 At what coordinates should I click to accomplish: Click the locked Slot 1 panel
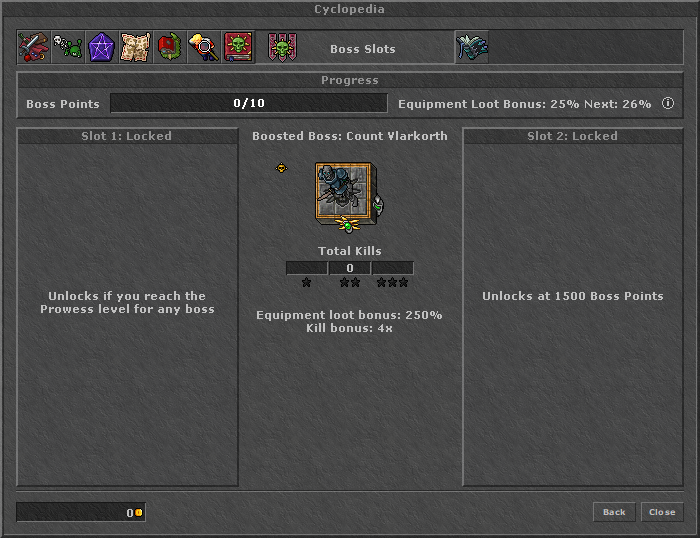[x=127, y=306]
